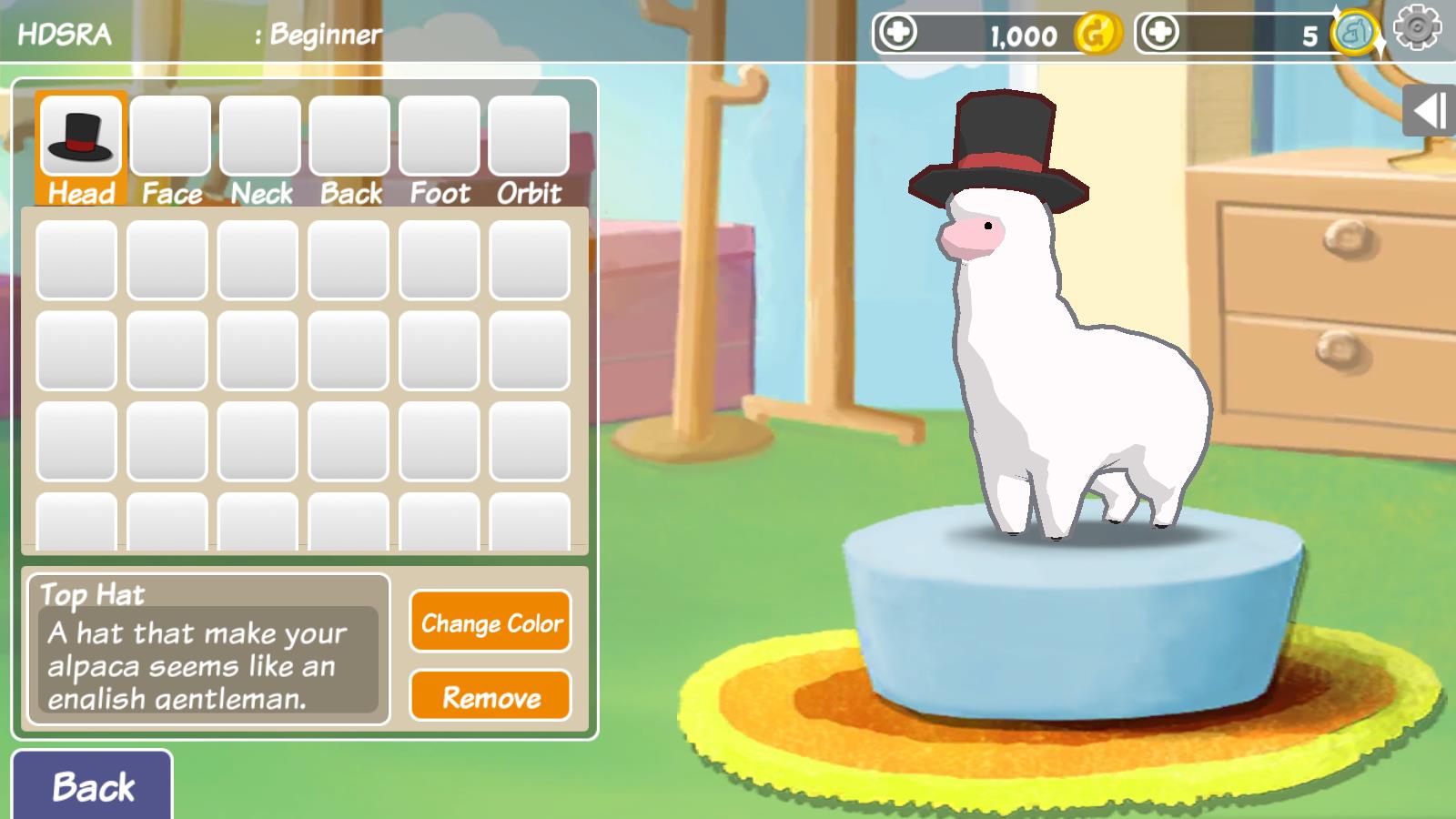
Task: Click the black top hat slot above Head
Action: 81,134
